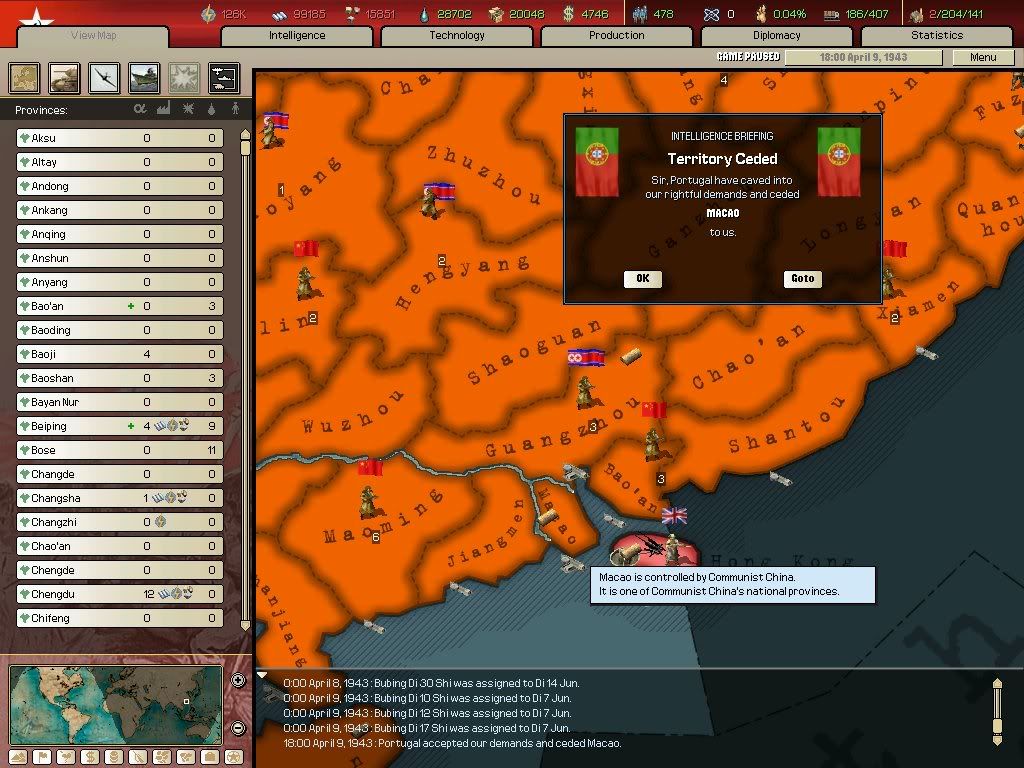Zoom out with the minus button
Image resolution: width=1024 pixels, height=768 pixels.
(238, 728)
